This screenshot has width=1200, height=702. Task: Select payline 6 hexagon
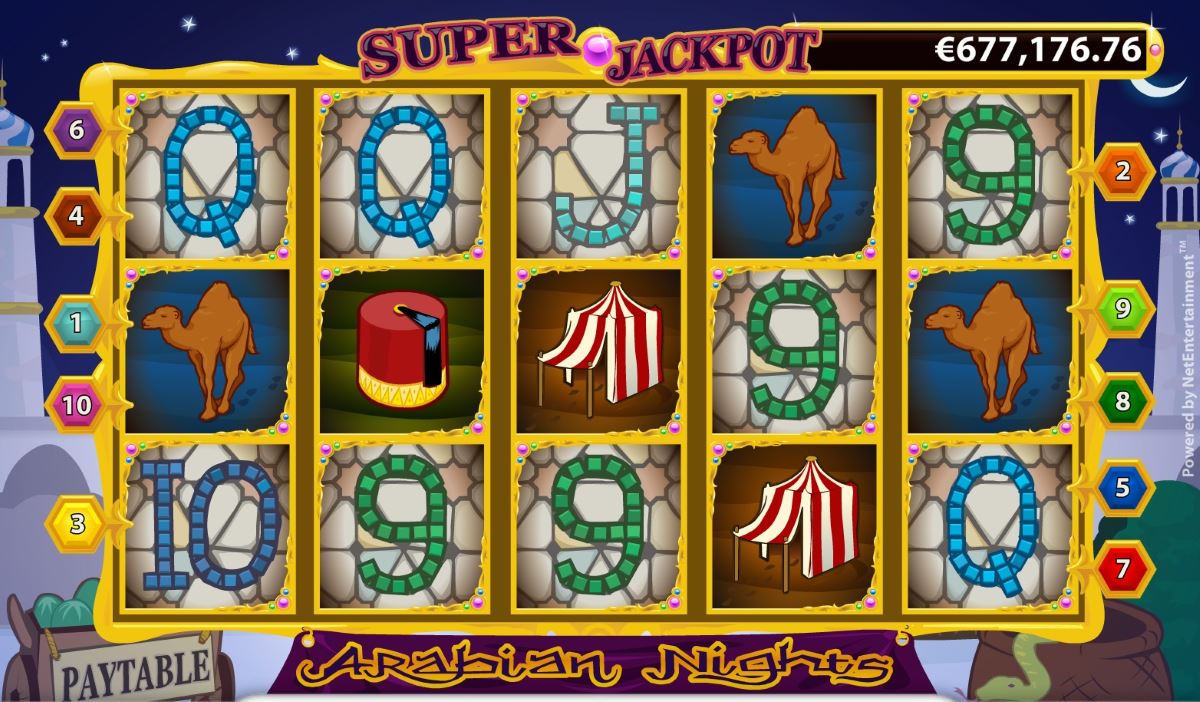click(x=76, y=129)
